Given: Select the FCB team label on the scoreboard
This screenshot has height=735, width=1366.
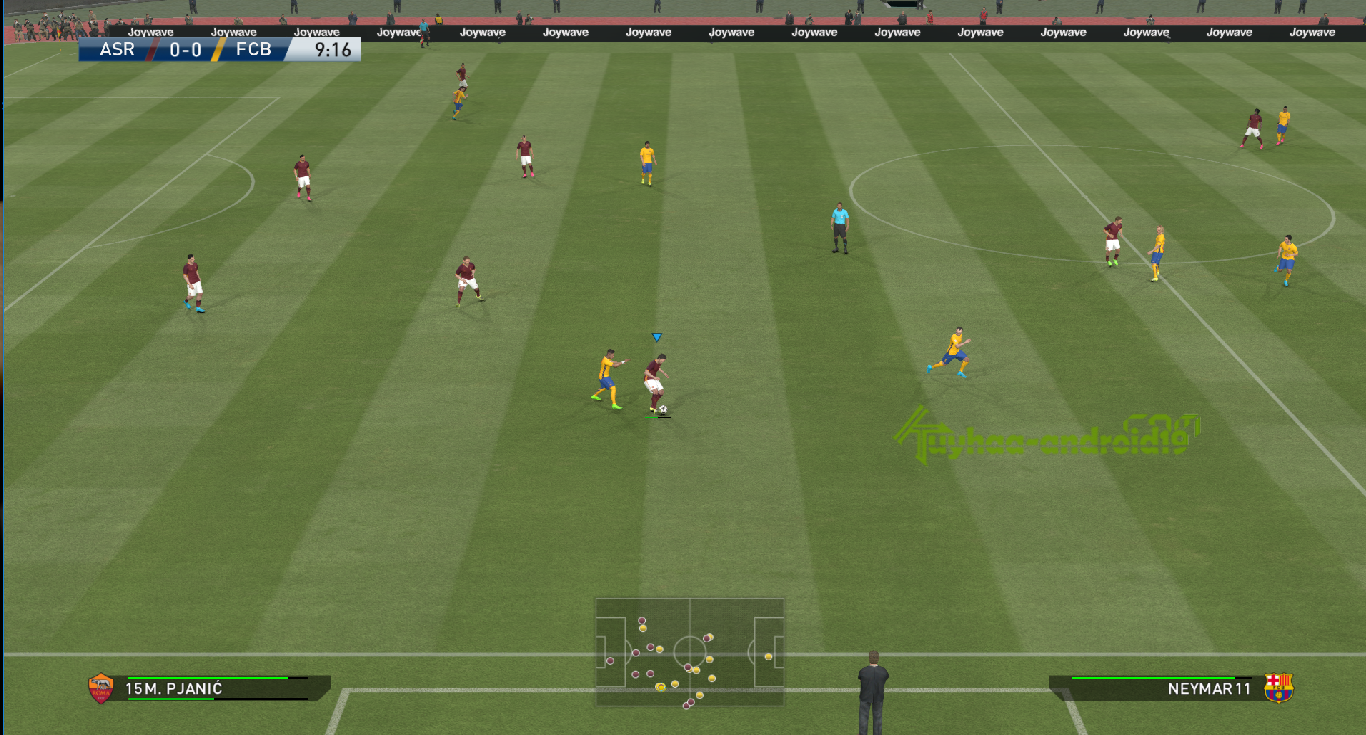Looking at the screenshot, I should point(254,49).
